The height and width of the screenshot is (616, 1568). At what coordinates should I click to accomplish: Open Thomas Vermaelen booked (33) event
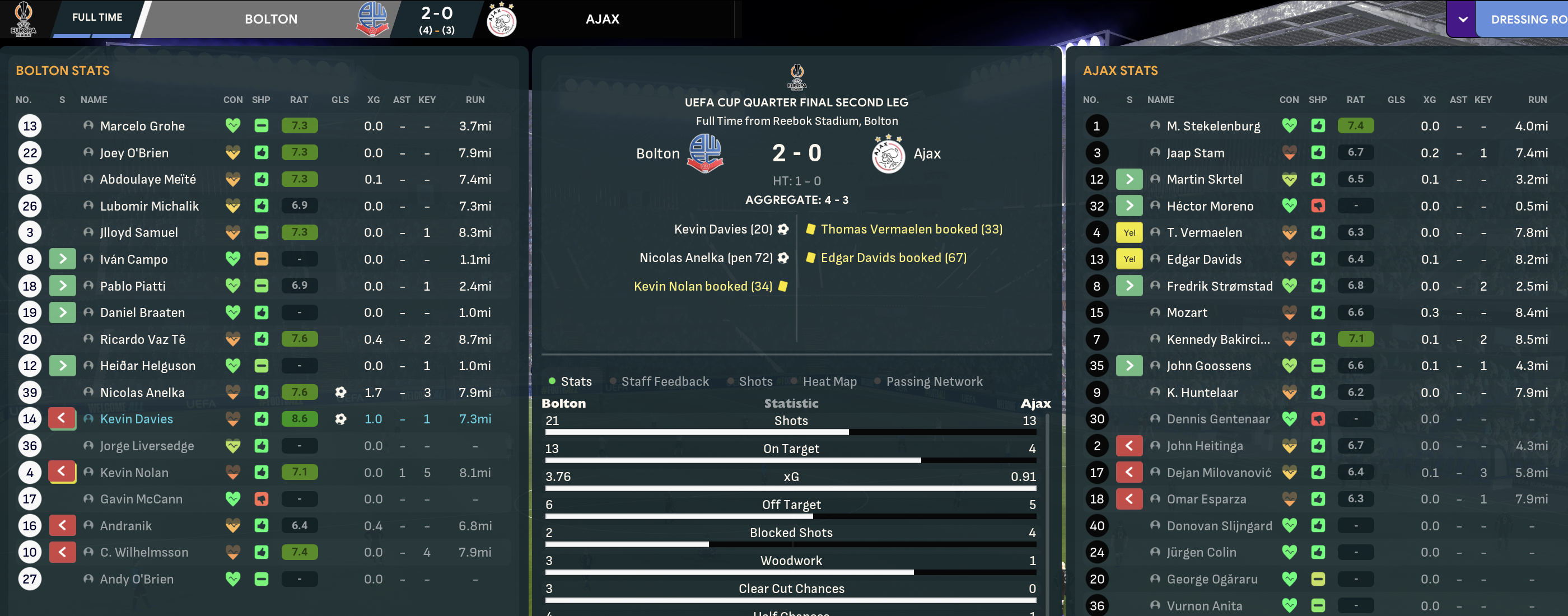[x=911, y=230]
